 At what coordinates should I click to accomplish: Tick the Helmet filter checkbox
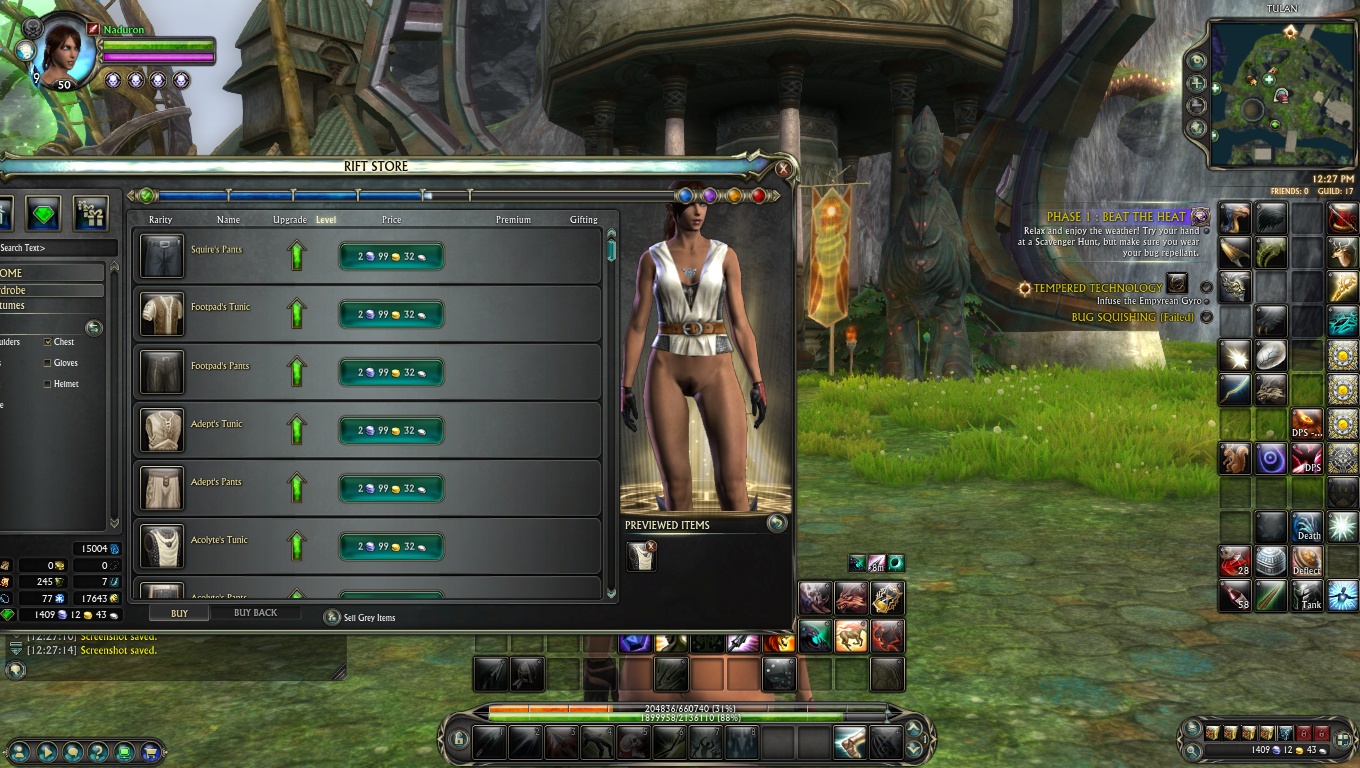pyautogui.click(x=48, y=384)
